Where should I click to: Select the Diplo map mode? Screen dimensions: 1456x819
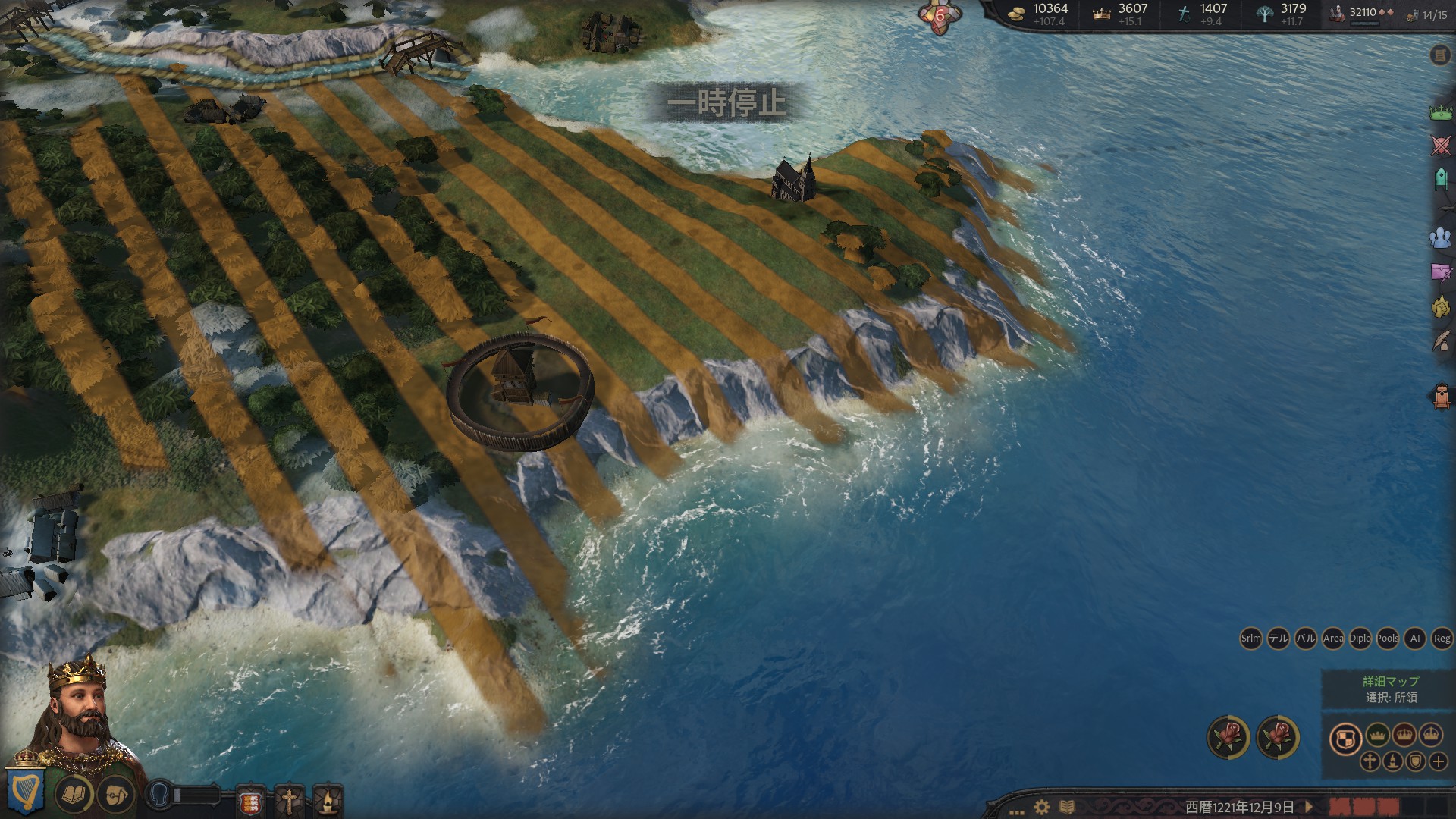(1360, 639)
